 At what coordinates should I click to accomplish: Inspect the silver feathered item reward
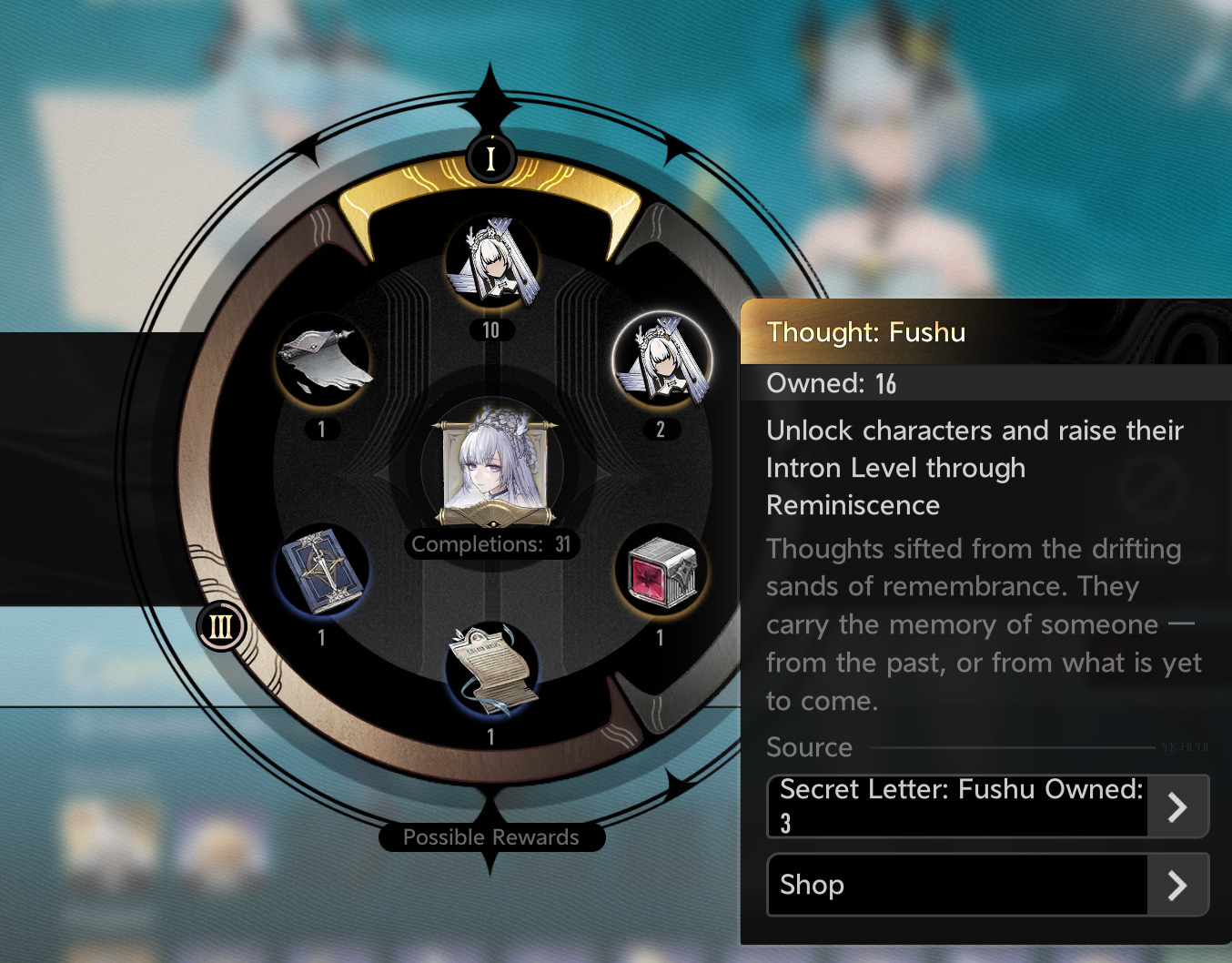[x=322, y=362]
